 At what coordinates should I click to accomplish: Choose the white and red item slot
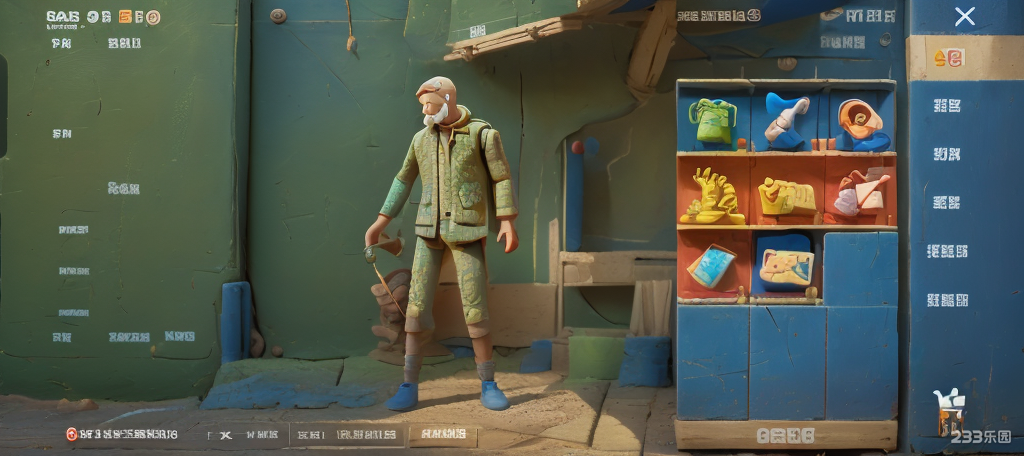(860, 192)
